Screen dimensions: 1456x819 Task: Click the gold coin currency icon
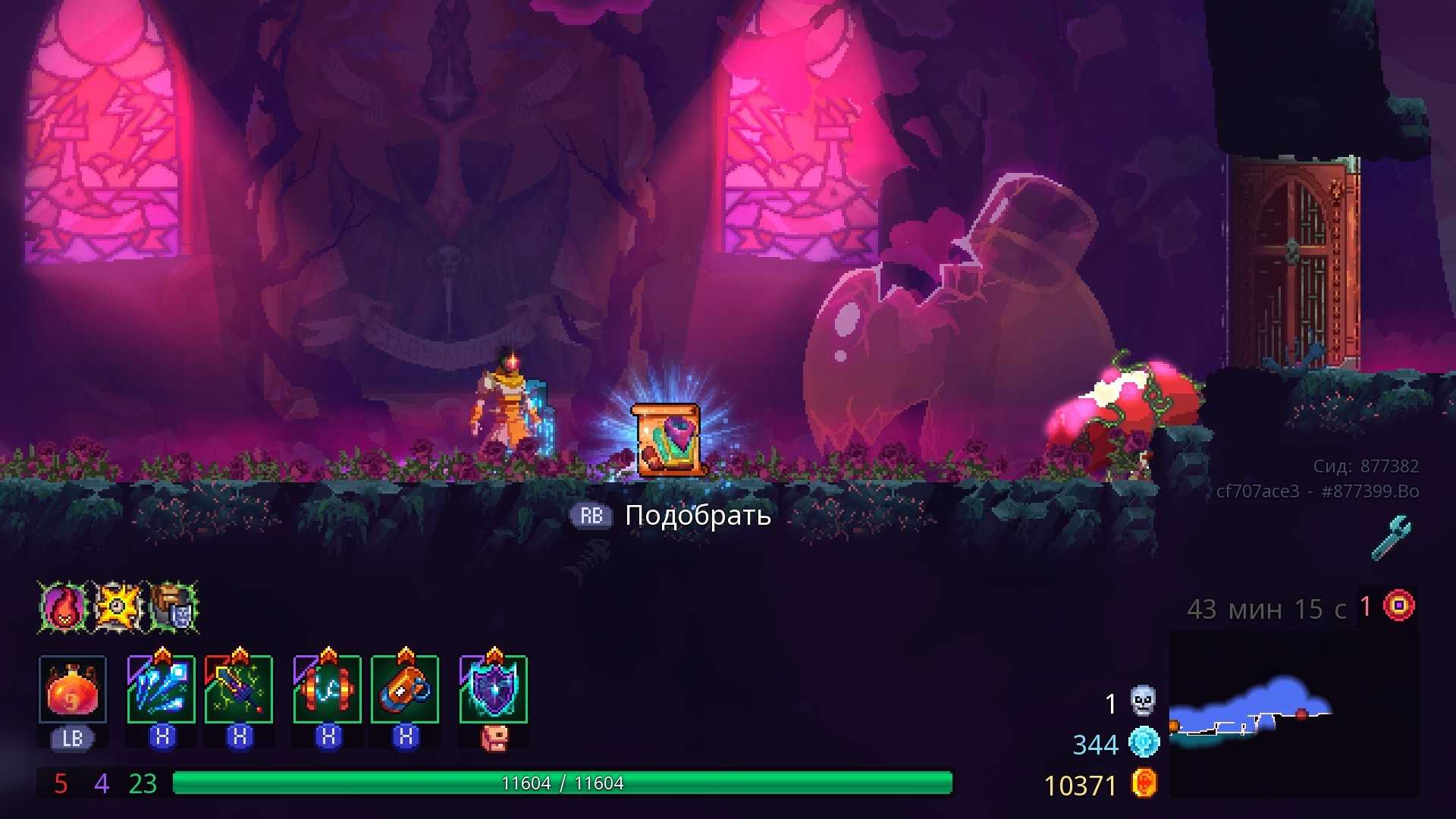(x=1144, y=783)
